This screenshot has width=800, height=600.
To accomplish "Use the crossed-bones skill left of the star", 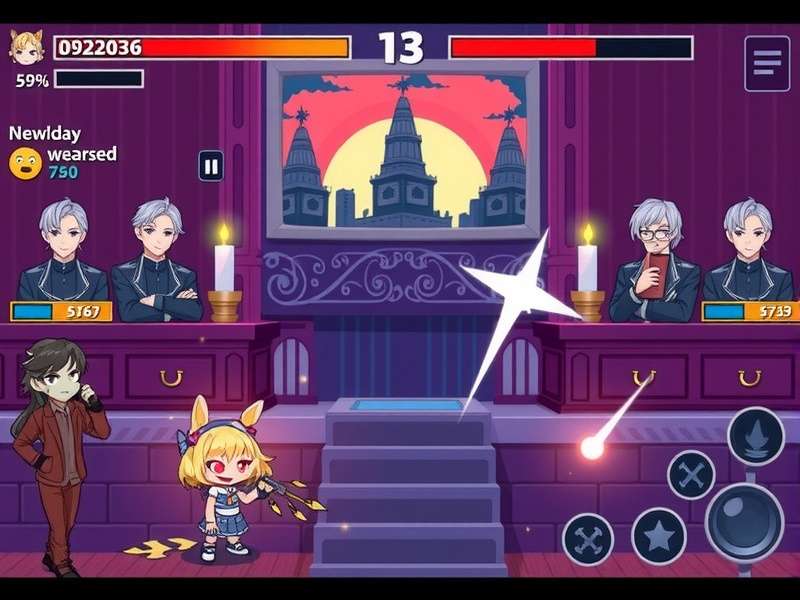I will [x=588, y=539].
